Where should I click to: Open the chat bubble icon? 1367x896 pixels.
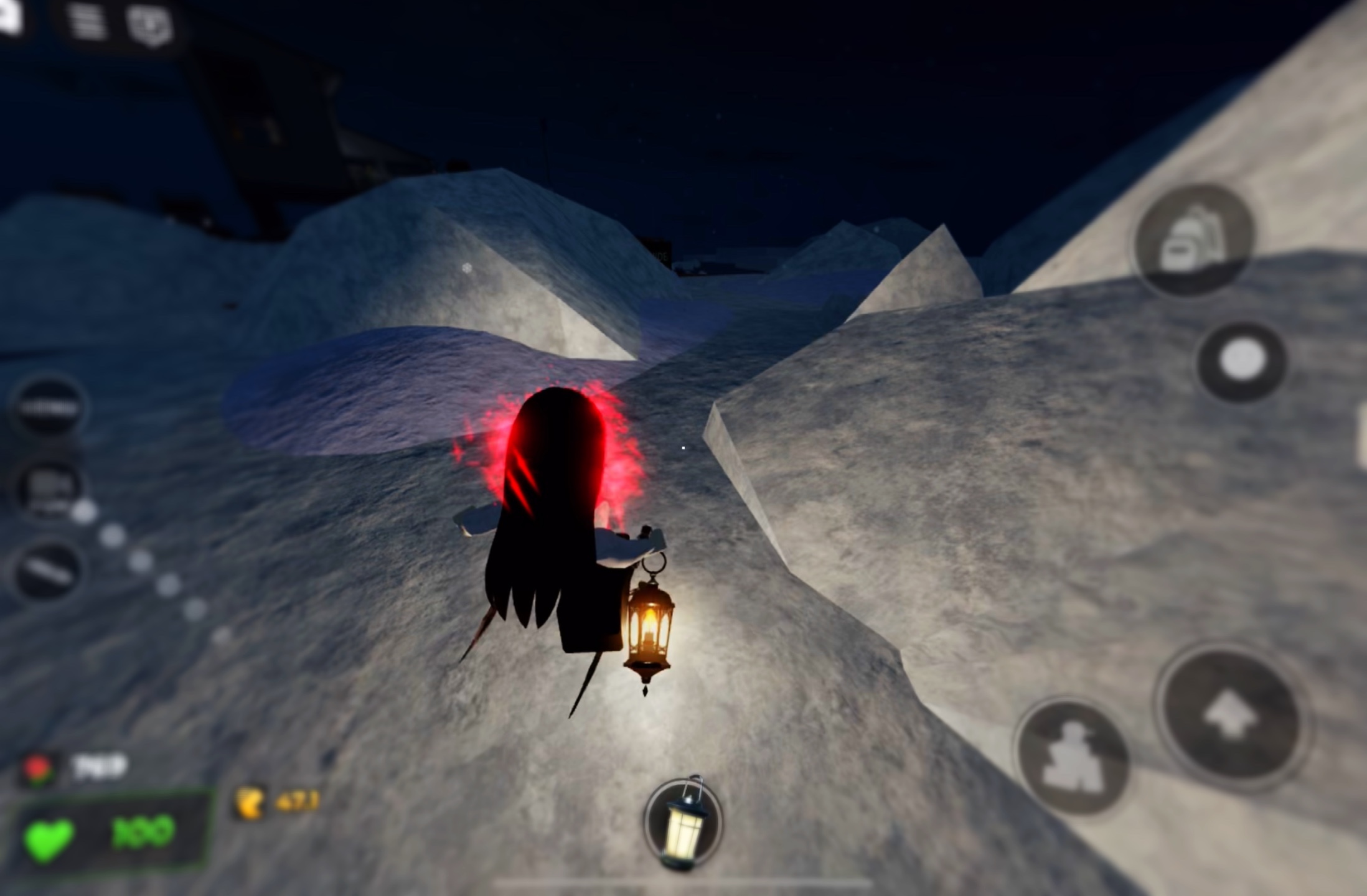[x=149, y=24]
